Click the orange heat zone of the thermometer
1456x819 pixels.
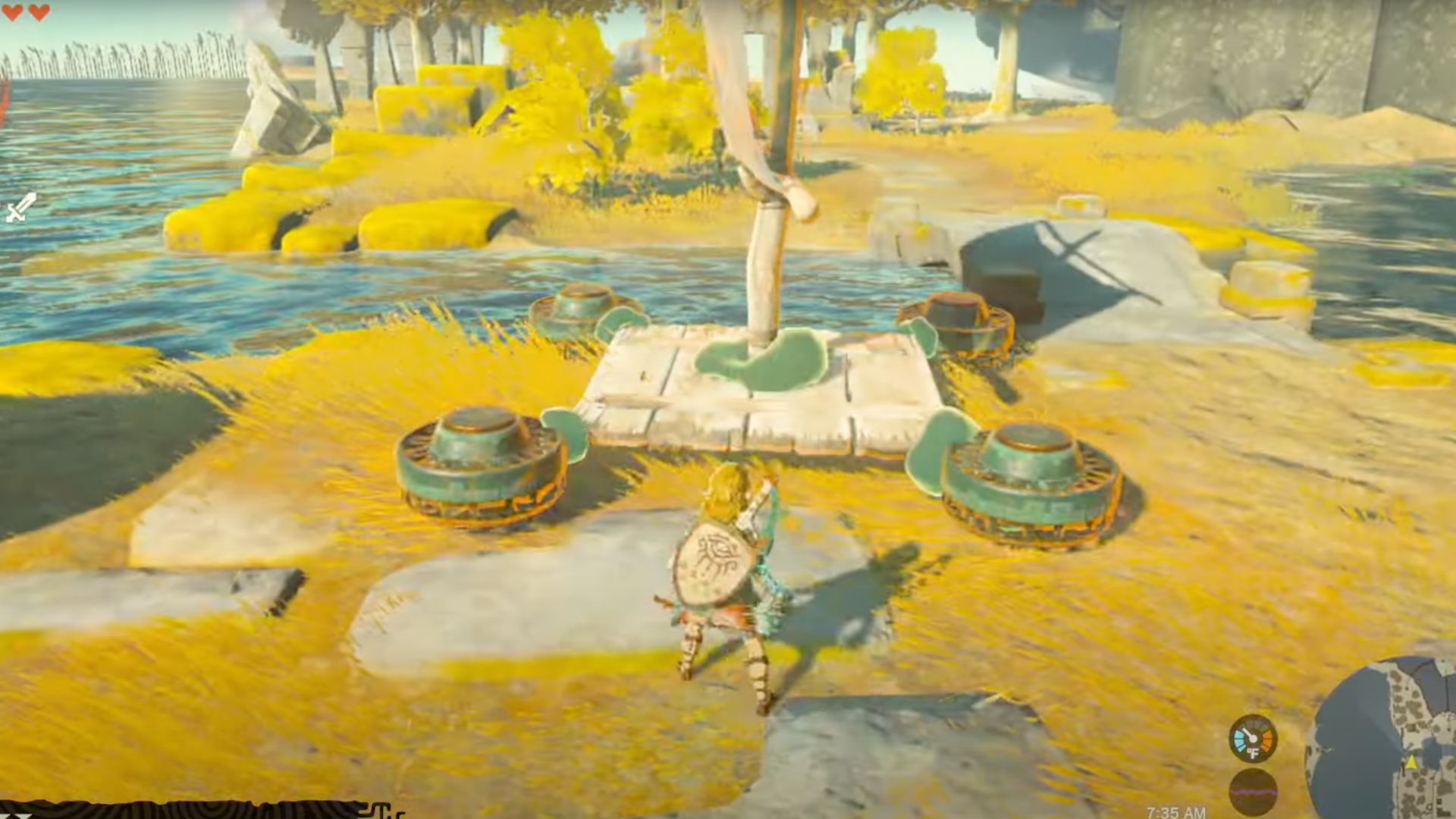1266,739
